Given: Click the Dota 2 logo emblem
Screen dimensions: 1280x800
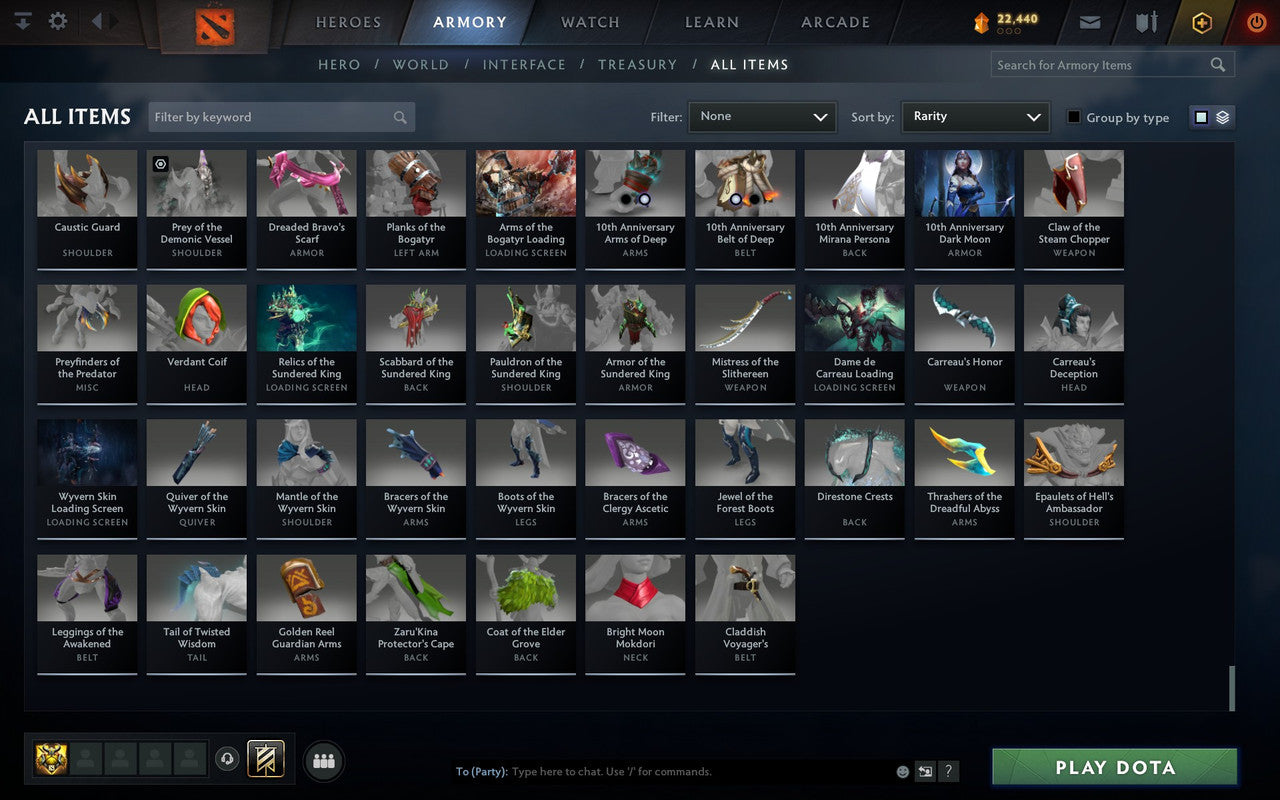Looking at the screenshot, I should point(213,24).
